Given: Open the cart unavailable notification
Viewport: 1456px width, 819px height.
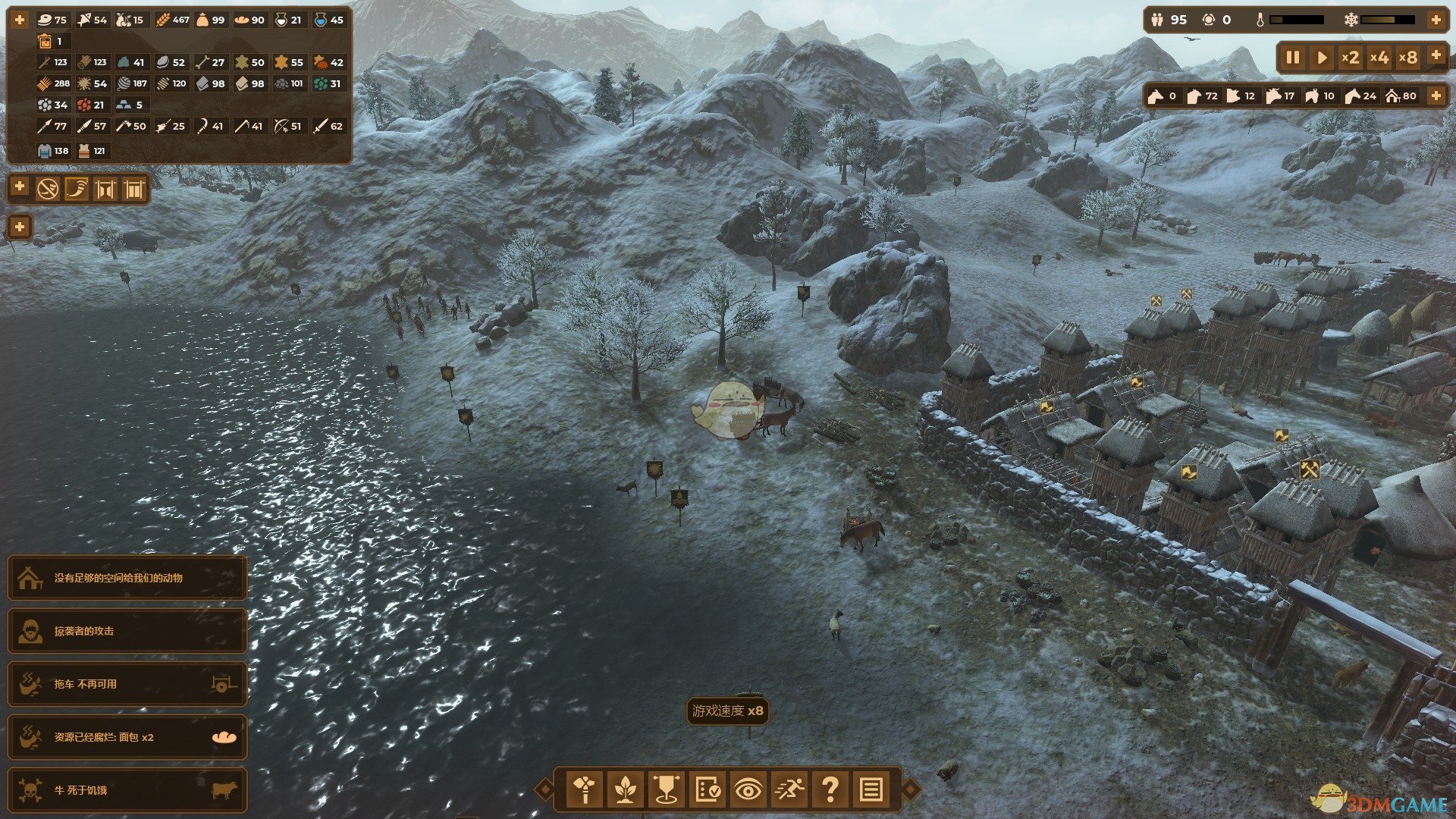Looking at the screenshot, I should pos(127,684).
